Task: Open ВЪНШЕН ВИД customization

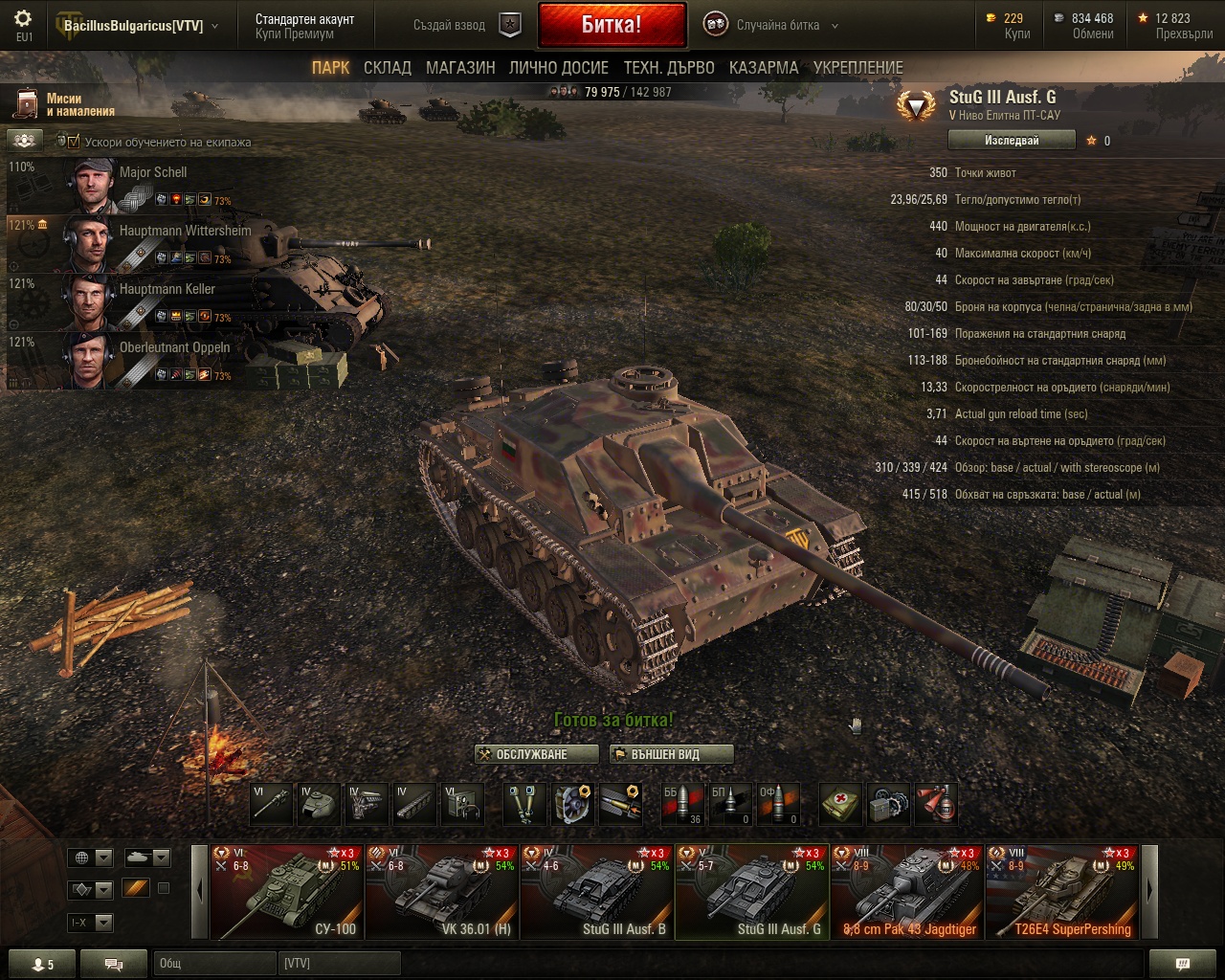Action: [671, 754]
